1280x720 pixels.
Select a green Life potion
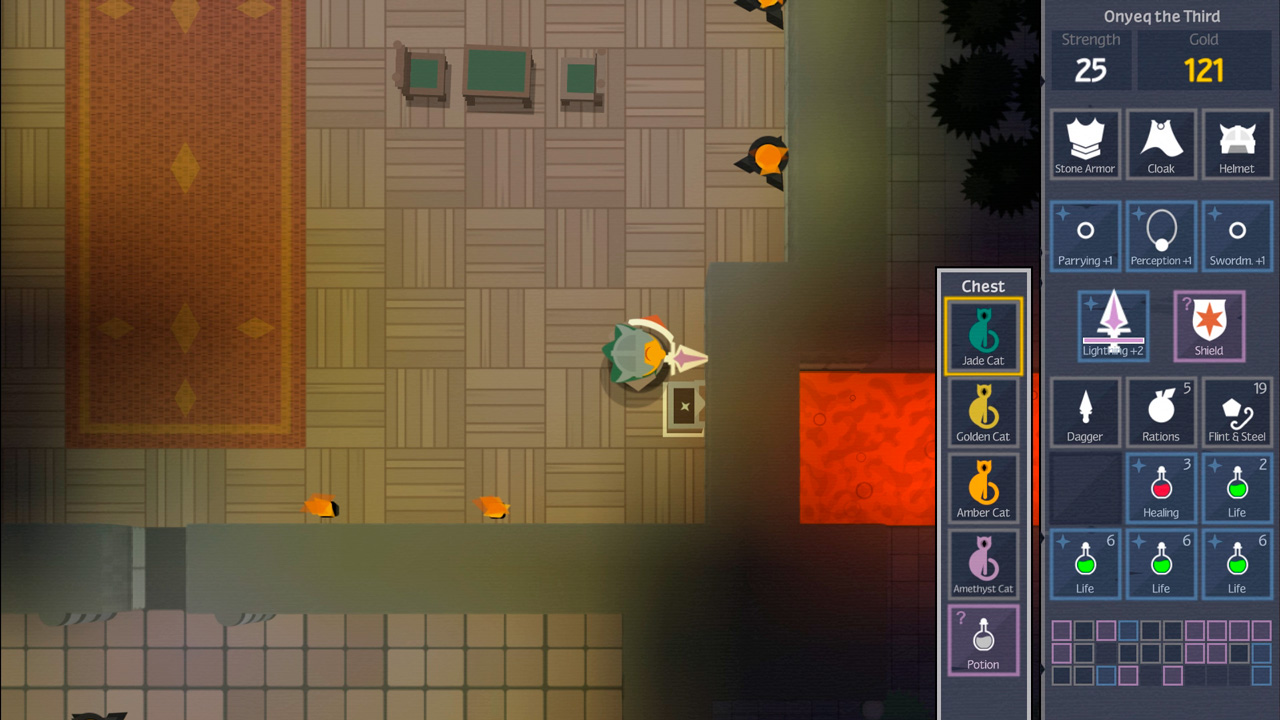coord(1237,488)
